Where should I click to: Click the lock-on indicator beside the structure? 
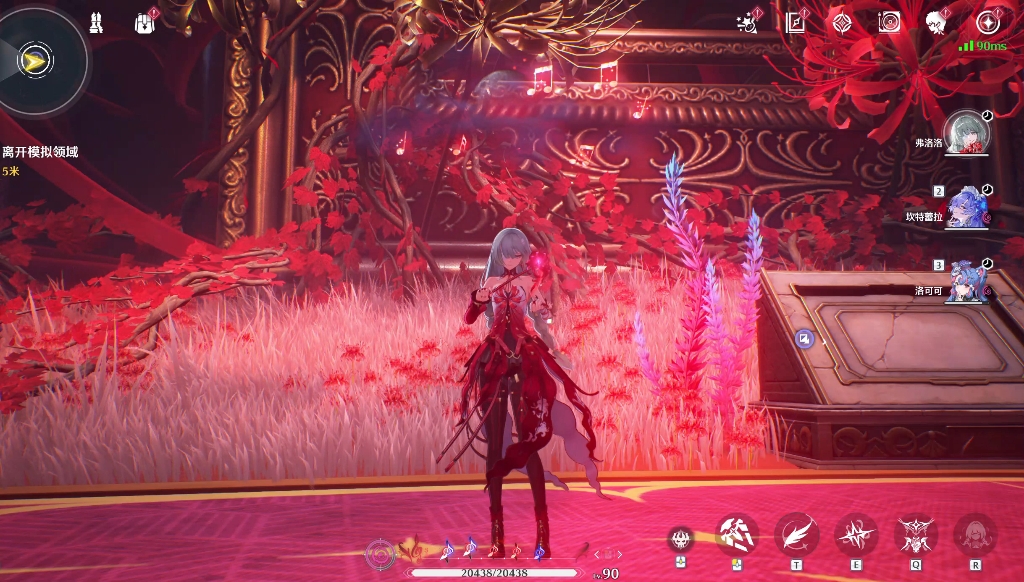pos(804,339)
